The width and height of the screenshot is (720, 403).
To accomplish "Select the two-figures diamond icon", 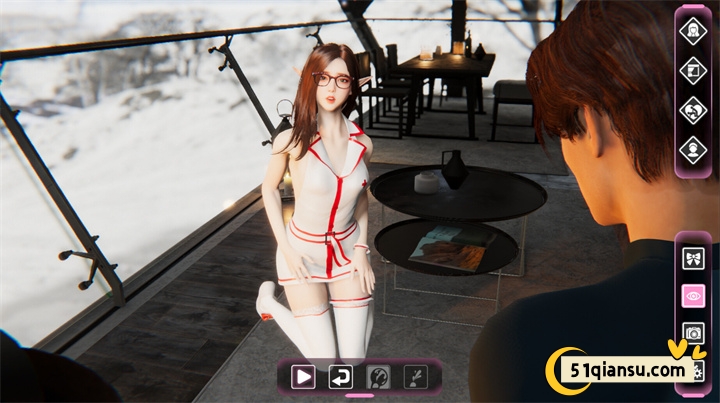I will tap(692, 110).
